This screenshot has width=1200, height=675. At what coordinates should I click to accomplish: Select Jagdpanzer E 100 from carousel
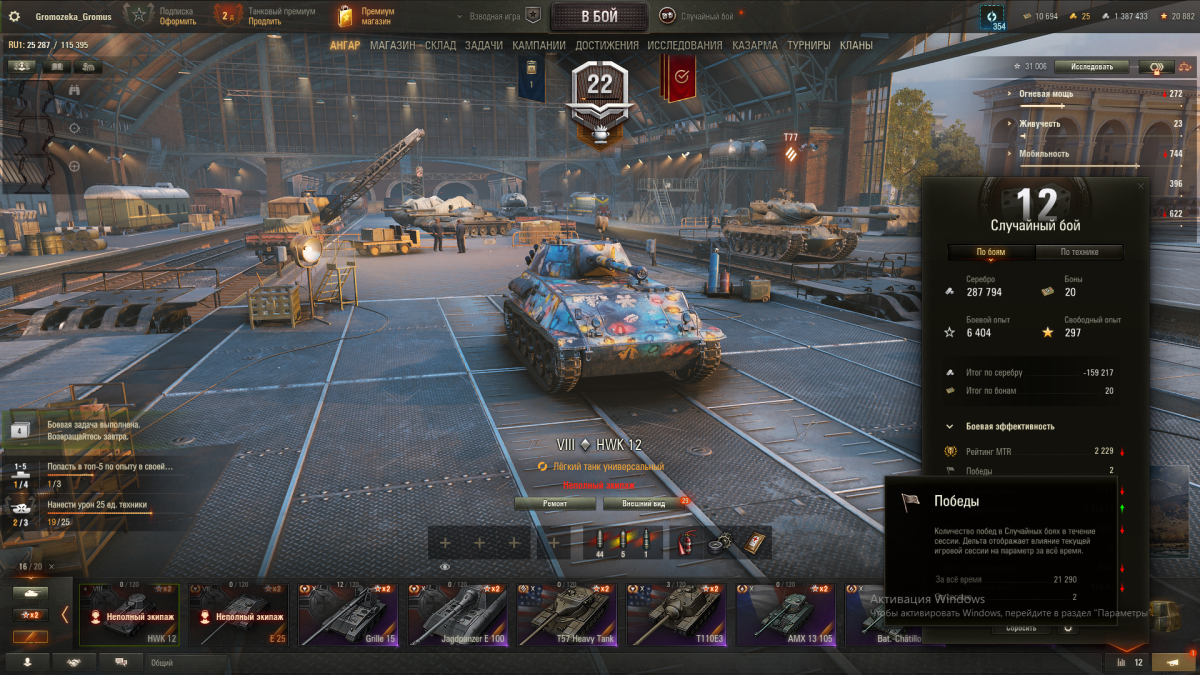click(461, 614)
